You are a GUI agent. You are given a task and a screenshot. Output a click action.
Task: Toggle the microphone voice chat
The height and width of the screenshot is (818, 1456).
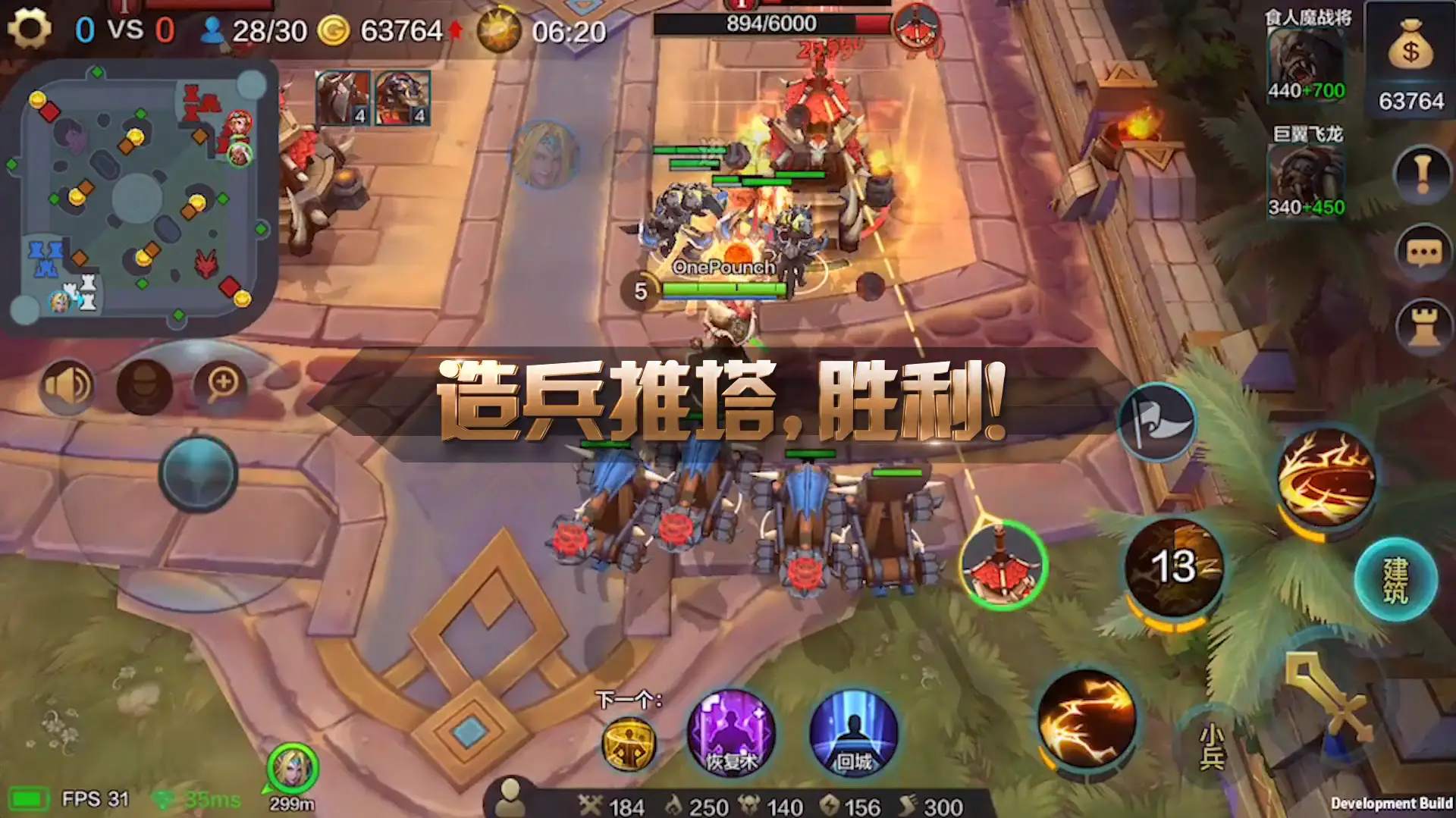click(x=143, y=384)
